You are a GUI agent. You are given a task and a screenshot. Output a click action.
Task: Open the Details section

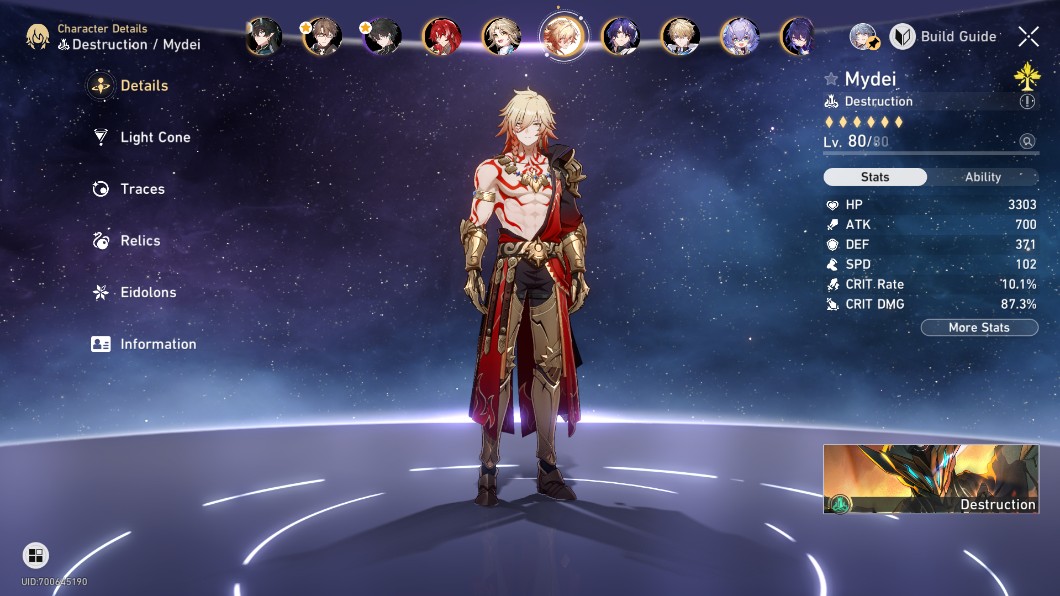tap(143, 86)
